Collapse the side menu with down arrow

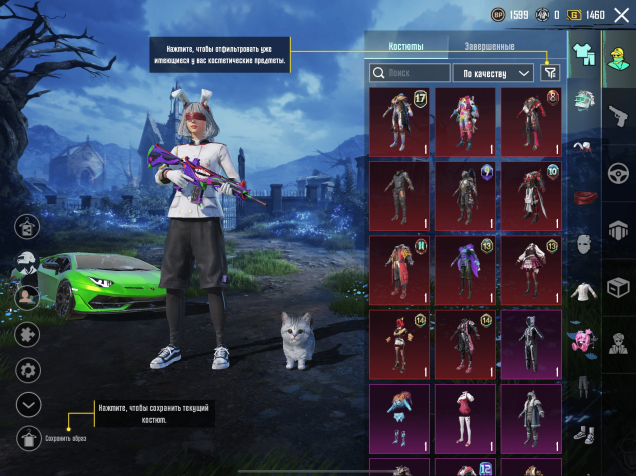(x=28, y=404)
